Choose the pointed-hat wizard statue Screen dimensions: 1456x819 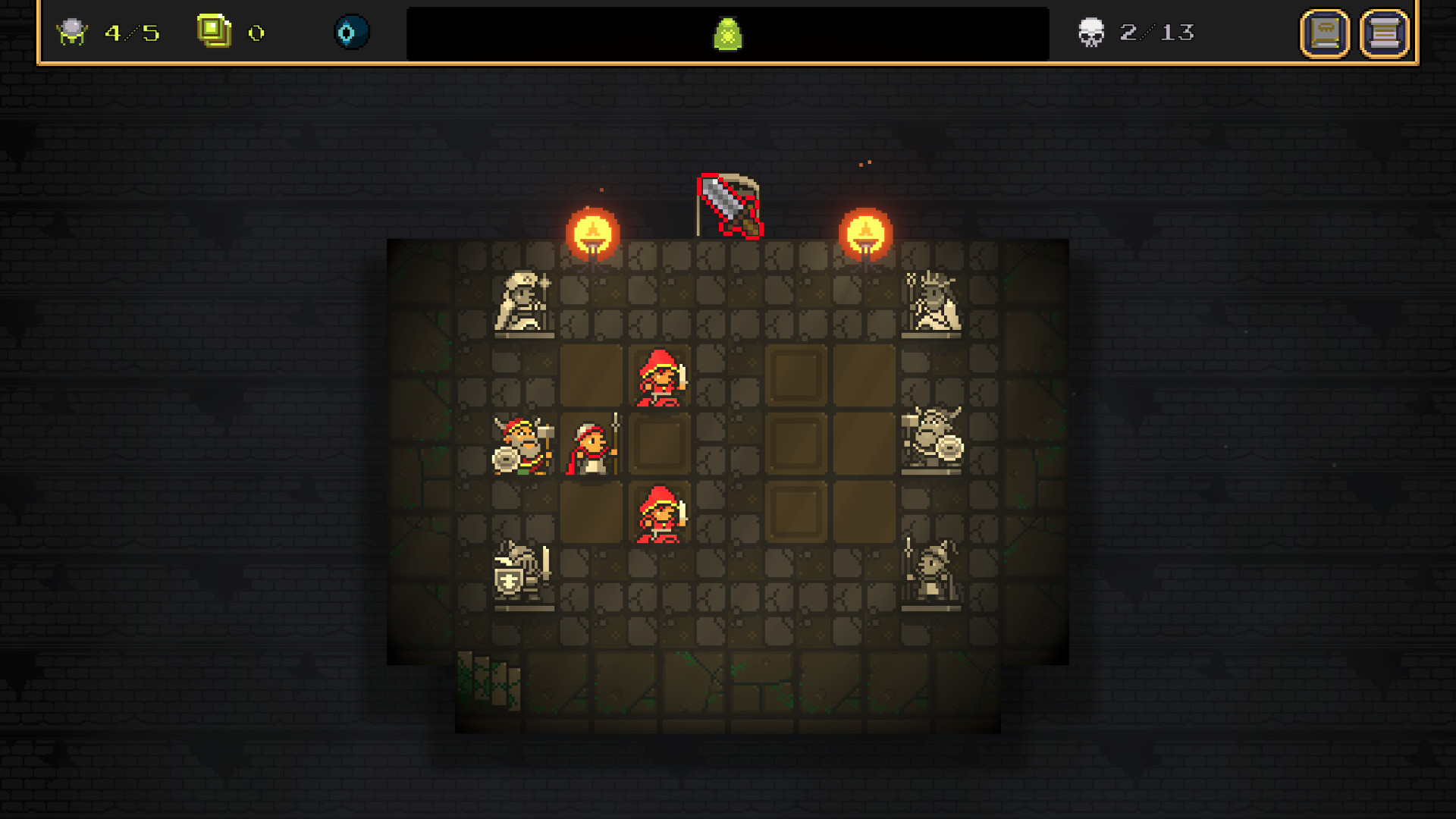pyautogui.click(x=932, y=573)
